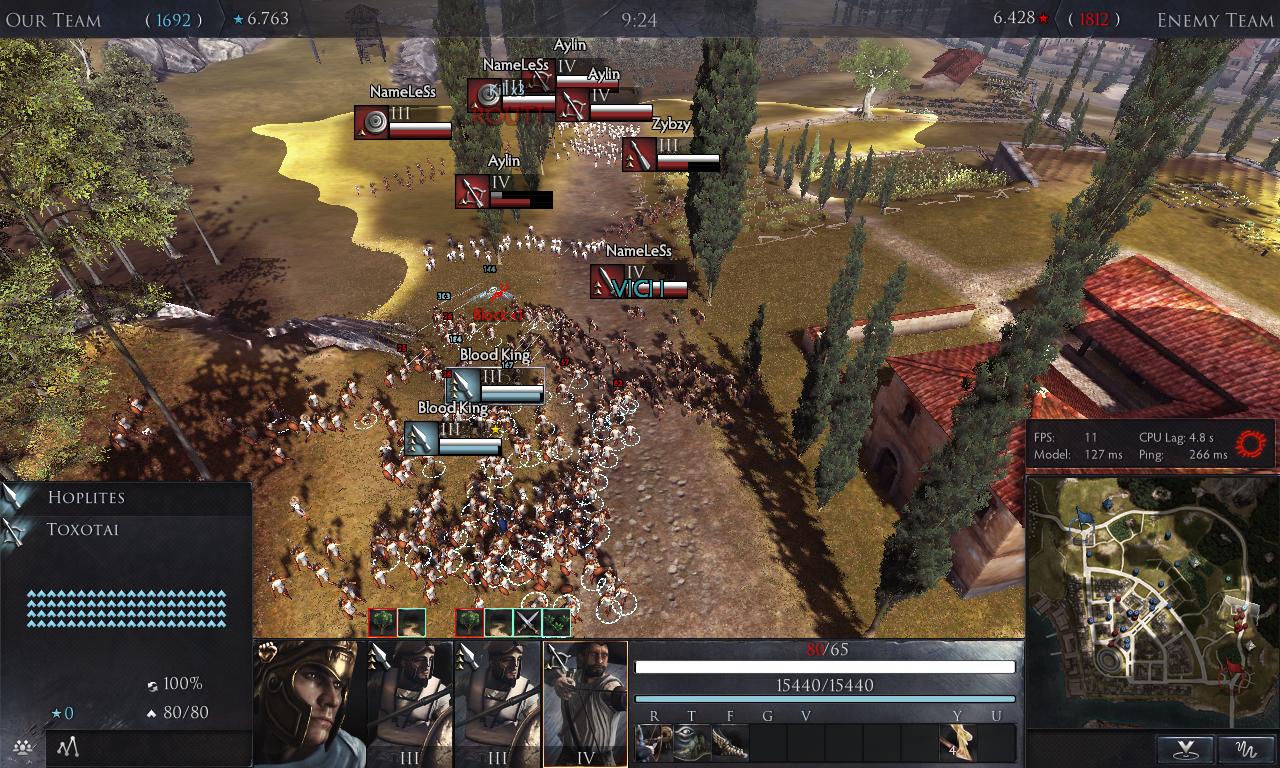Image resolution: width=1280 pixels, height=768 pixels.
Task: Click the battlefield minimap
Action: pos(1151,603)
